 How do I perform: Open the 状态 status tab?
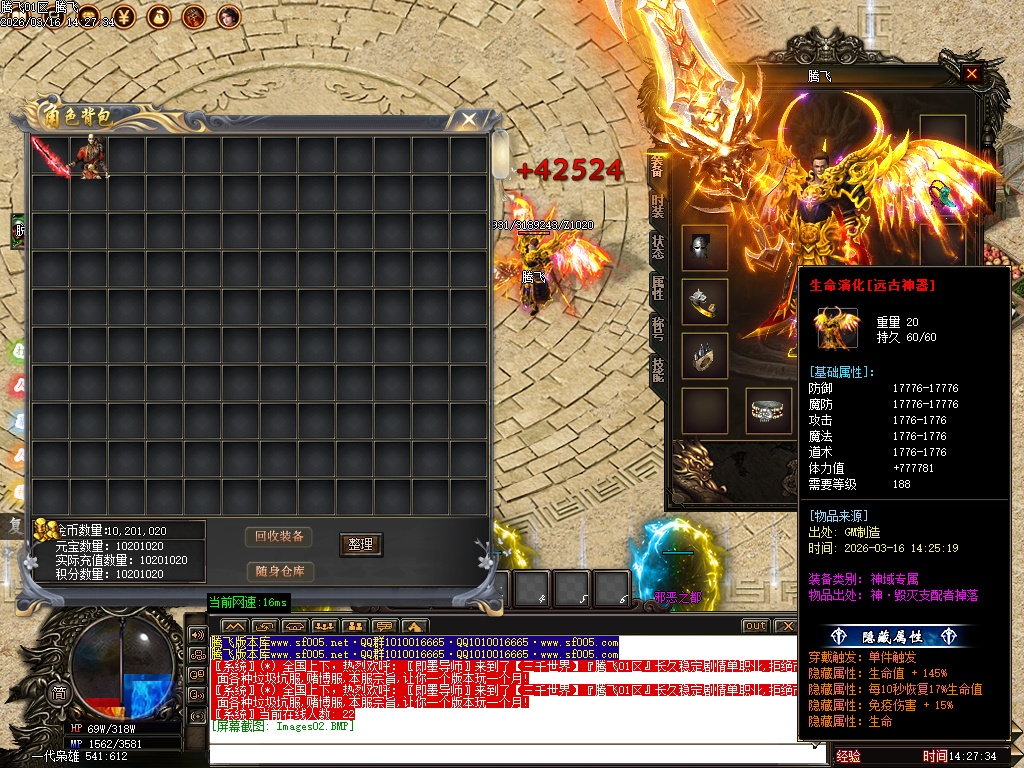(657, 245)
